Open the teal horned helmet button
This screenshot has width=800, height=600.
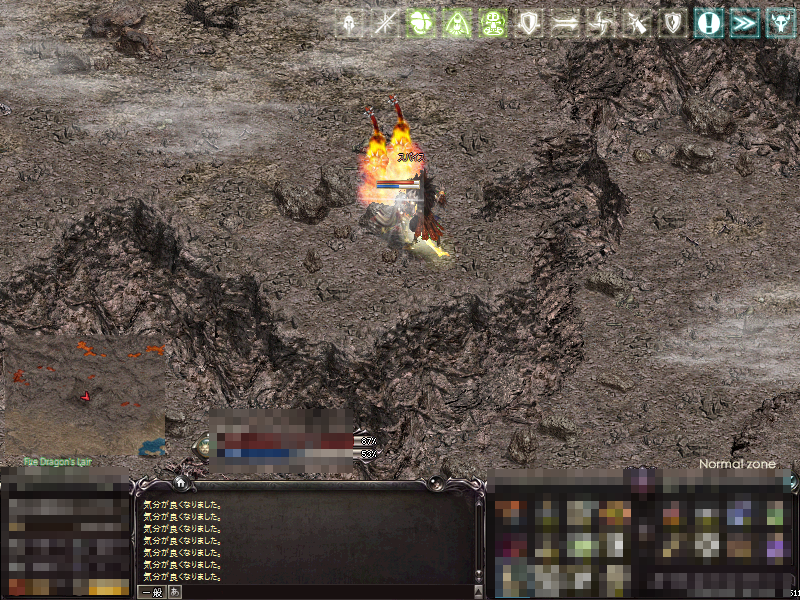point(780,23)
